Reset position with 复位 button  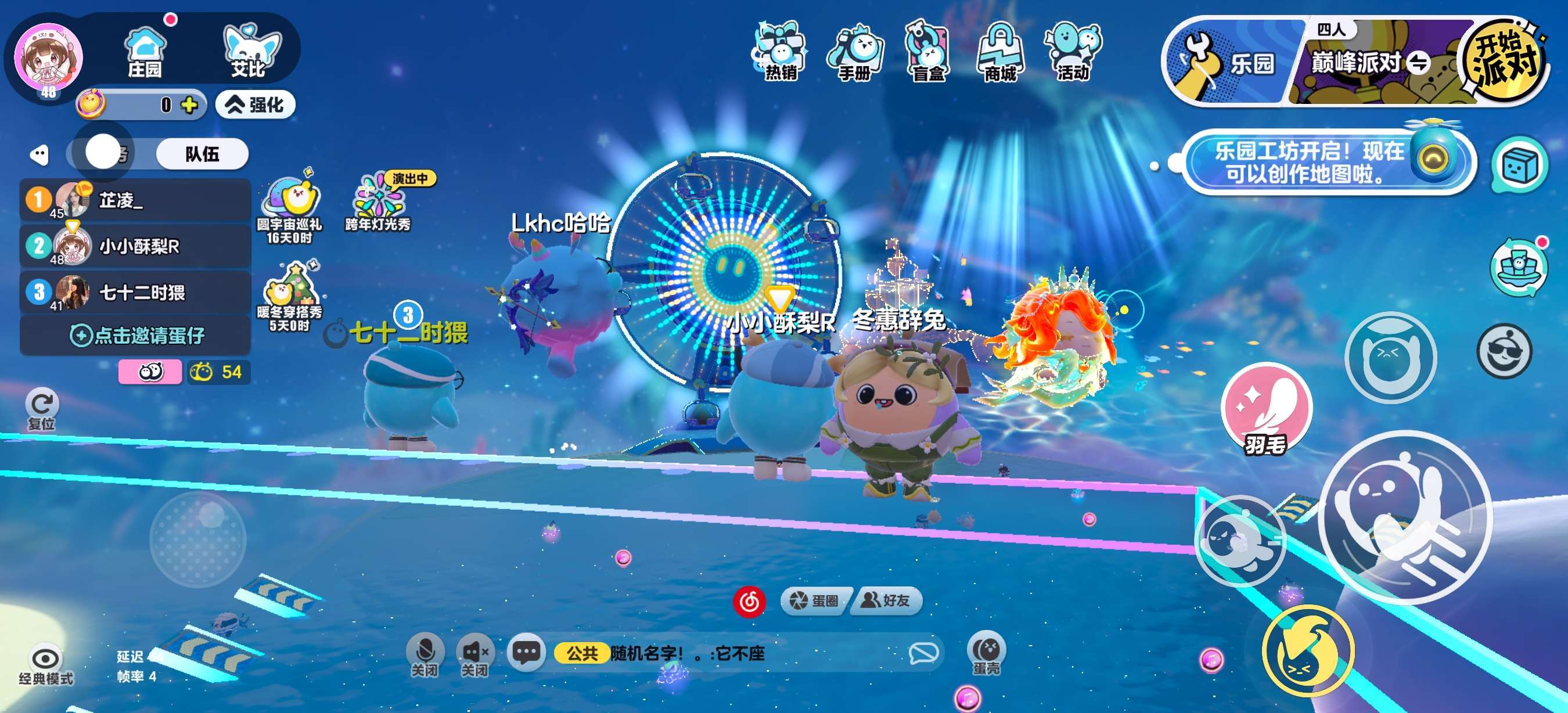(42, 408)
